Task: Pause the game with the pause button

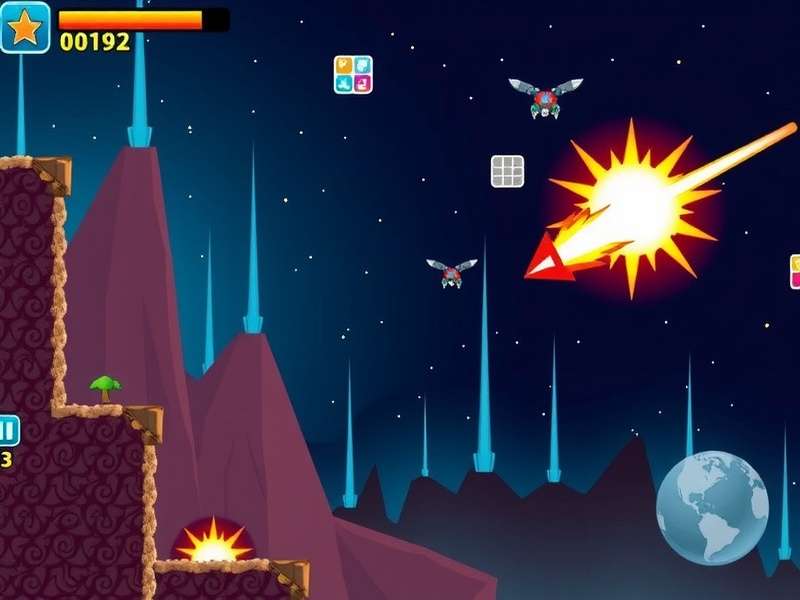Action: (x=7, y=431)
